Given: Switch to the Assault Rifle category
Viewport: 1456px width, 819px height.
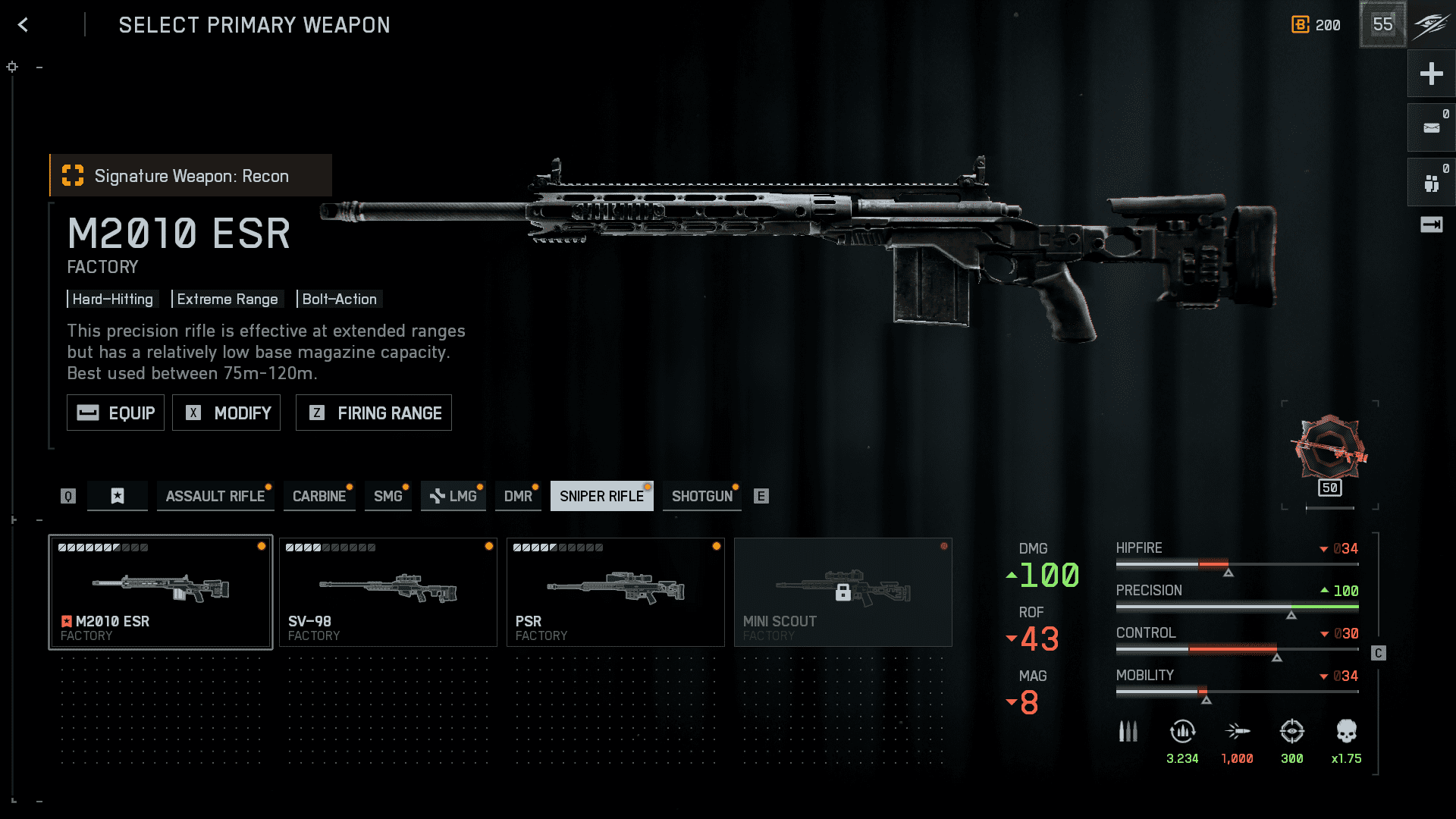Looking at the screenshot, I should click(215, 496).
